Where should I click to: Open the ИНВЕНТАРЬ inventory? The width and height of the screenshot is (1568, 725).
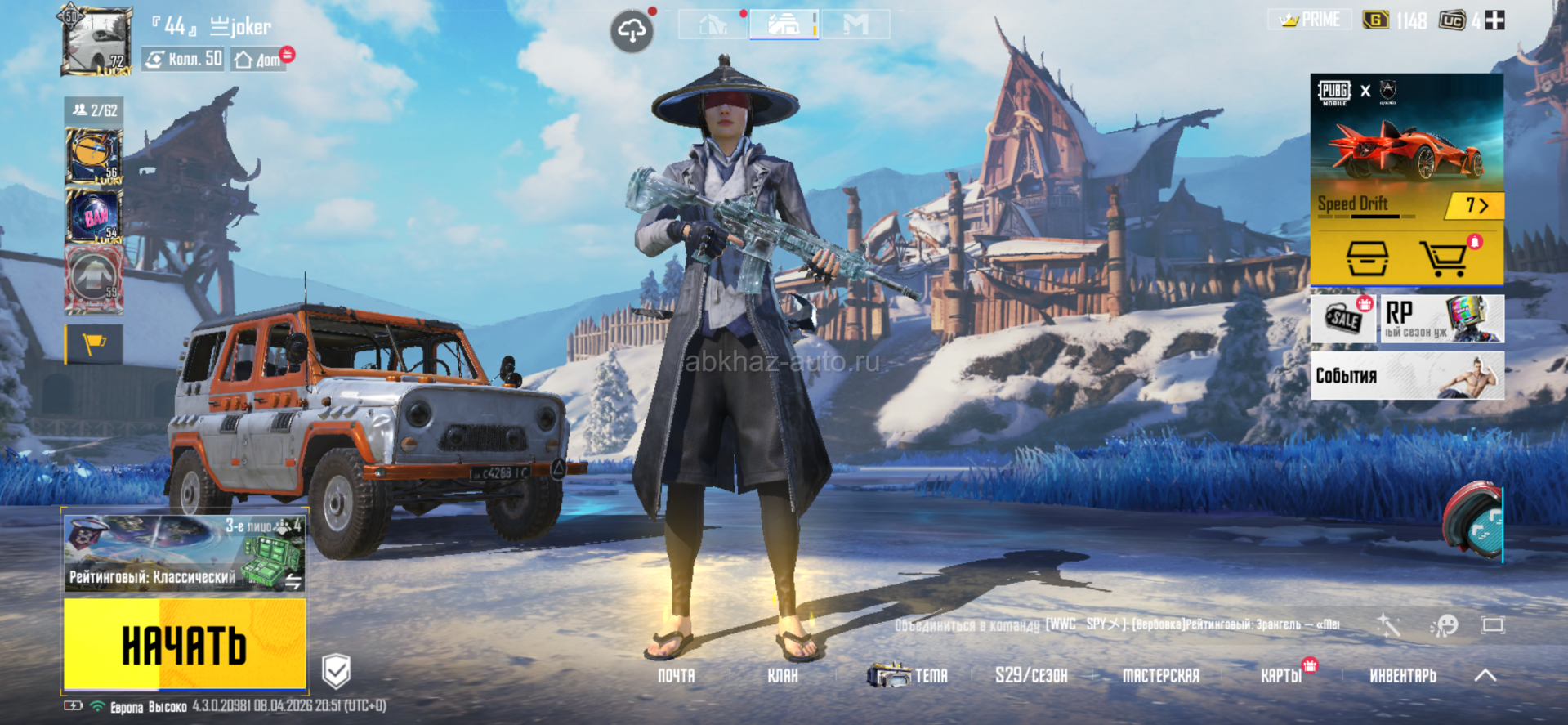(1402, 676)
